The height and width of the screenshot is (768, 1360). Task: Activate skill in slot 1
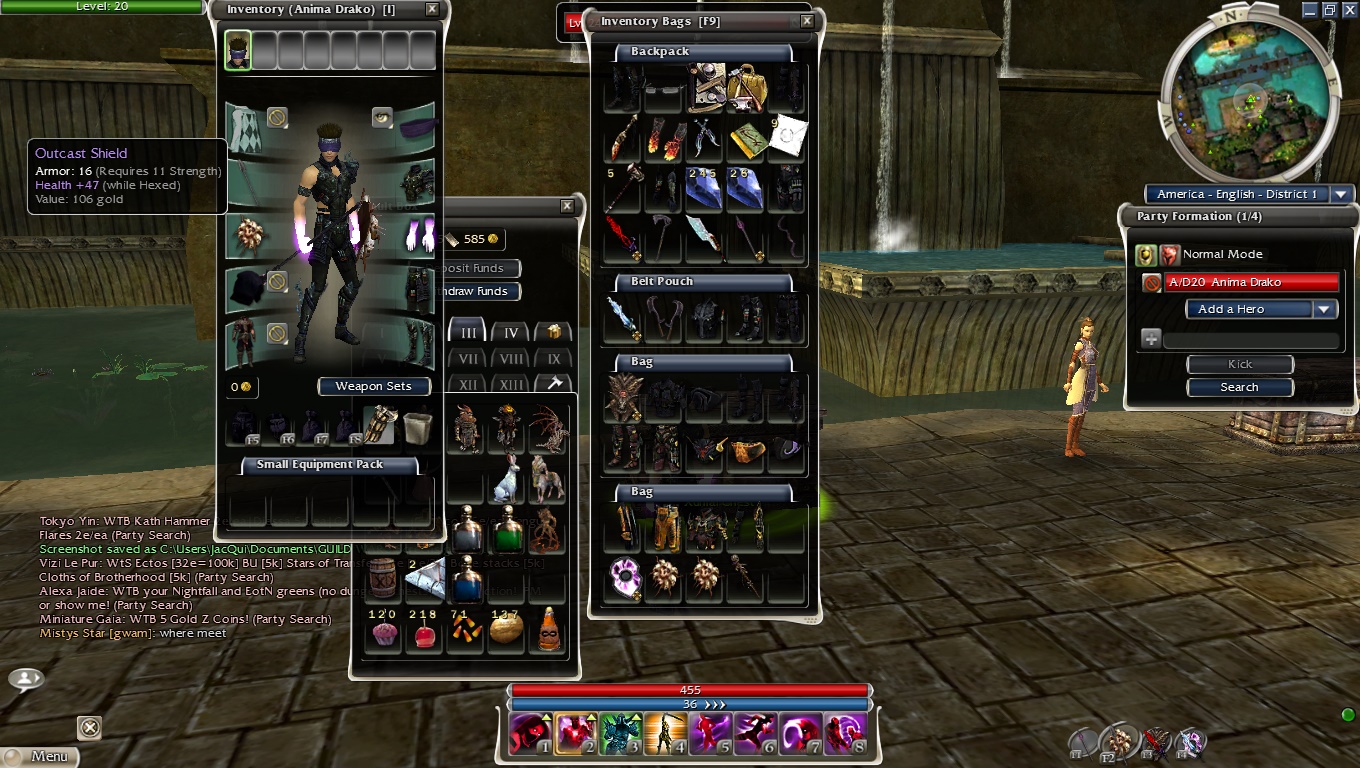[529, 733]
